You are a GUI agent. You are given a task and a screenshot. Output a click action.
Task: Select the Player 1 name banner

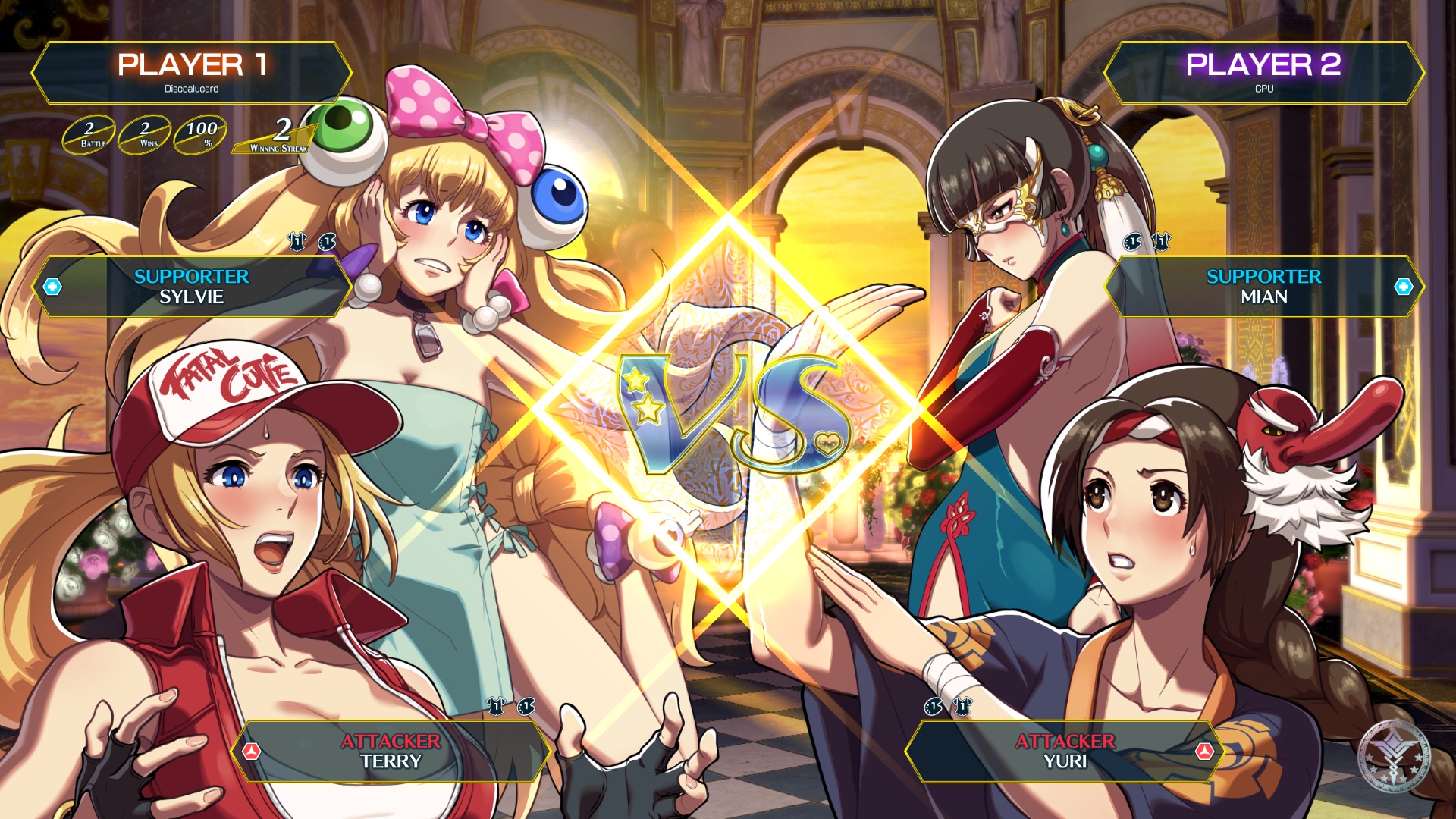pyautogui.click(x=192, y=73)
